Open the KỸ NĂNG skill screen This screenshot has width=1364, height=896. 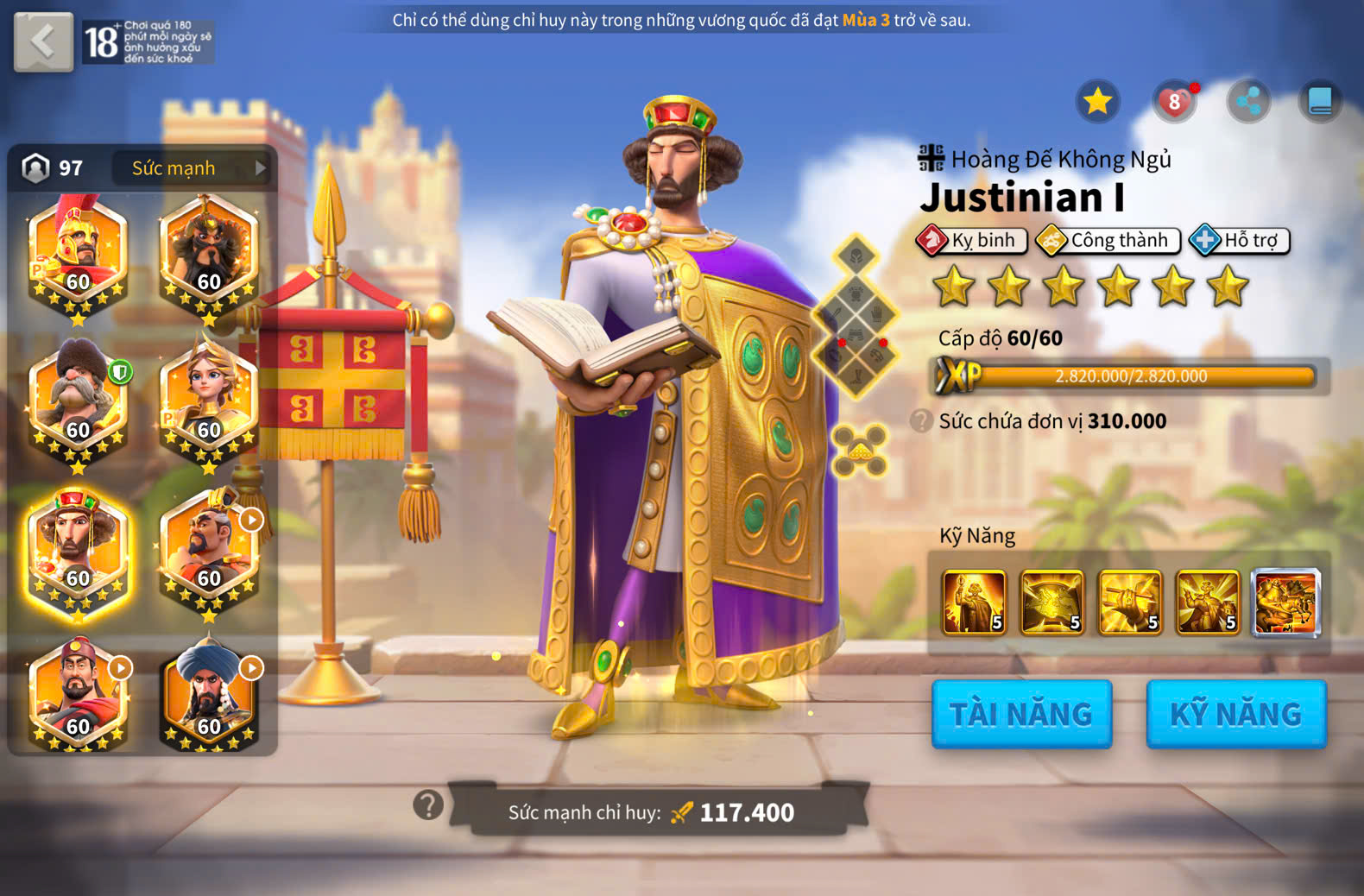pos(1235,714)
